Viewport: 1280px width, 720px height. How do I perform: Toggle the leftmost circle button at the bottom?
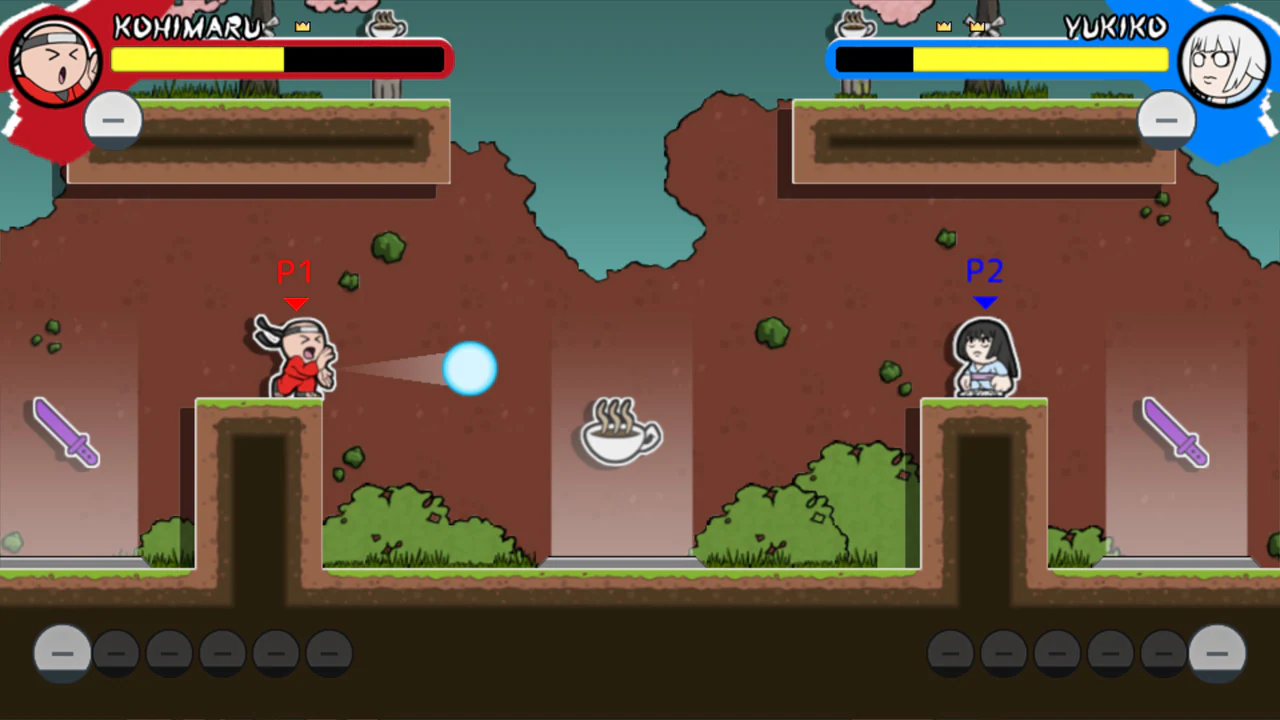click(62, 652)
